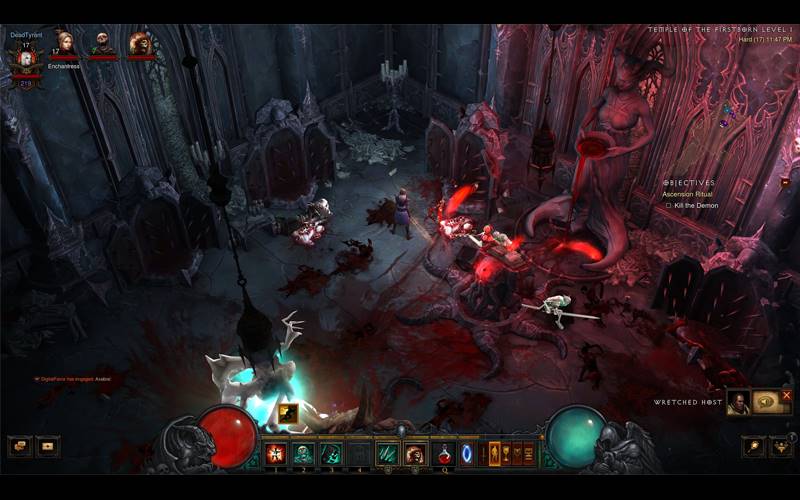Toggle the Kill the Demon objective checkbox
800x500 pixels.
pyautogui.click(x=668, y=205)
